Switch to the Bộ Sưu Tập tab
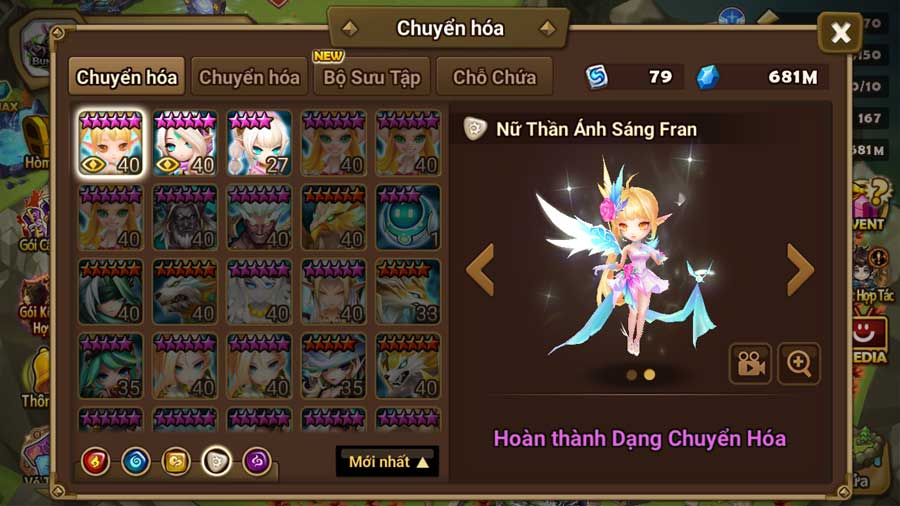900x506 pixels. coord(371,77)
